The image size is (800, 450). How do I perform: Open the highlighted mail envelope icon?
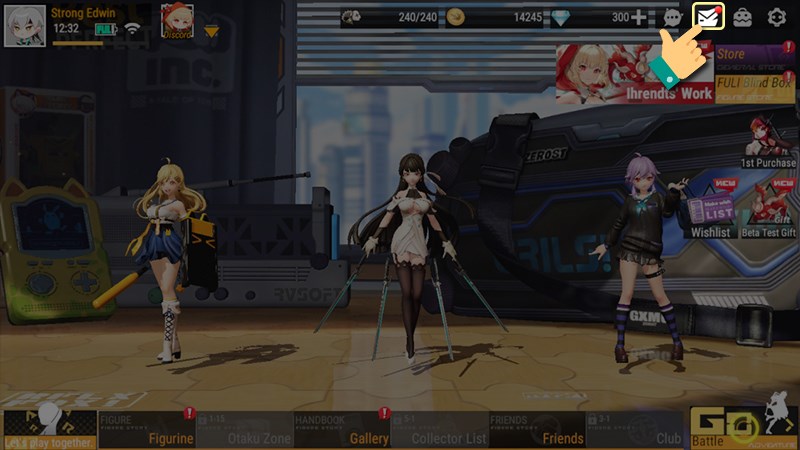point(708,17)
